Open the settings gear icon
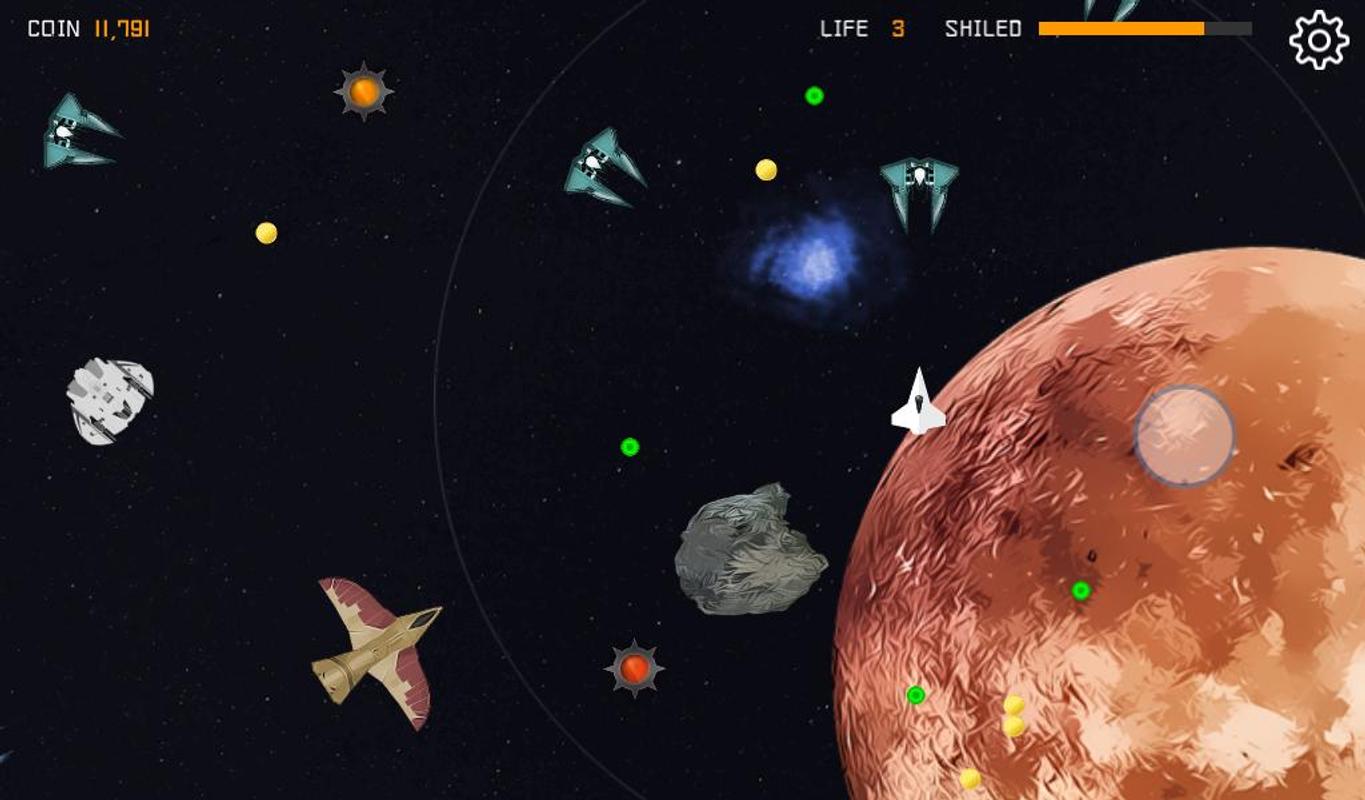 pyautogui.click(x=1319, y=40)
